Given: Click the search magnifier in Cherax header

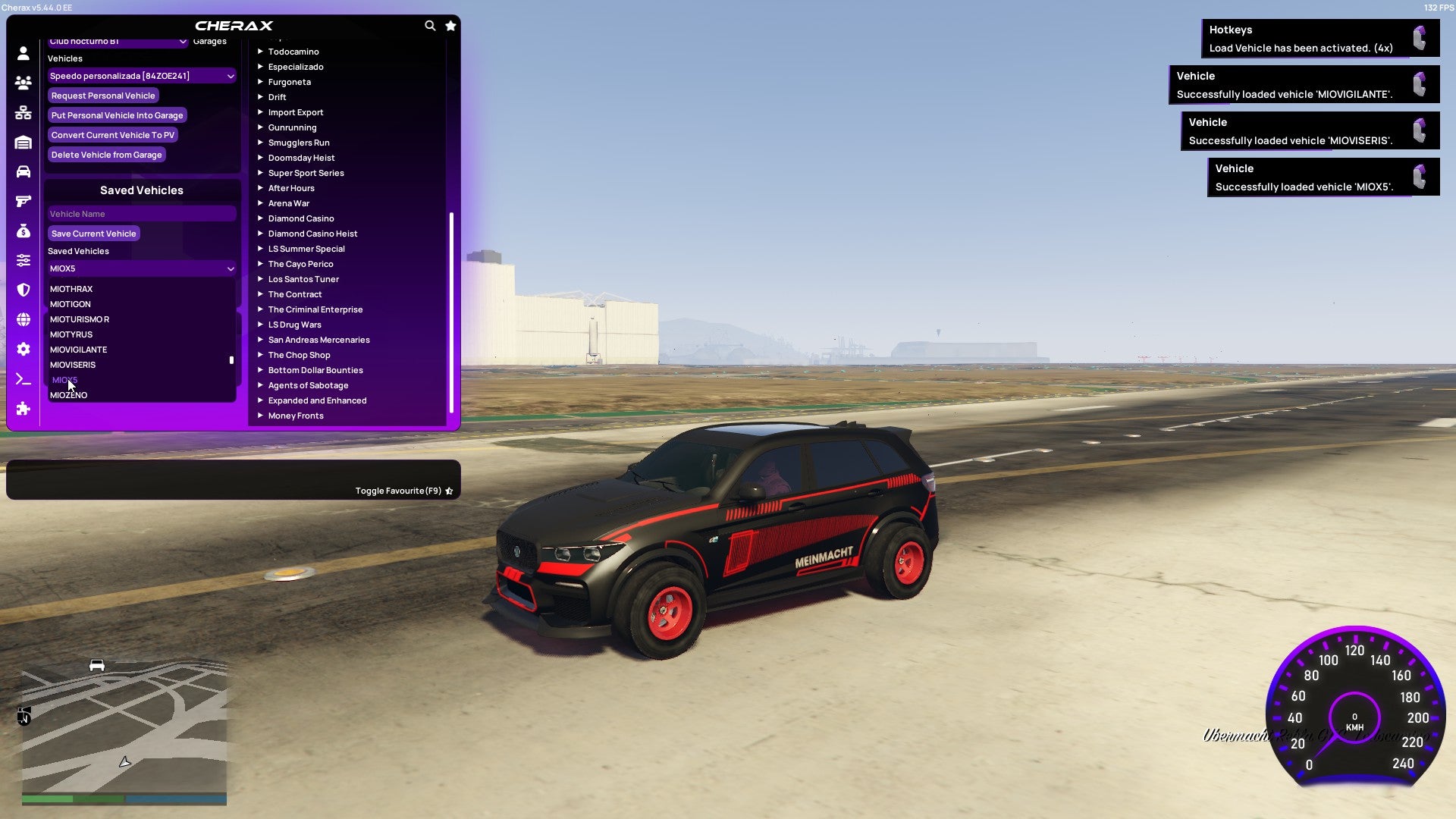Looking at the screenshot, I should coord(430,25).
